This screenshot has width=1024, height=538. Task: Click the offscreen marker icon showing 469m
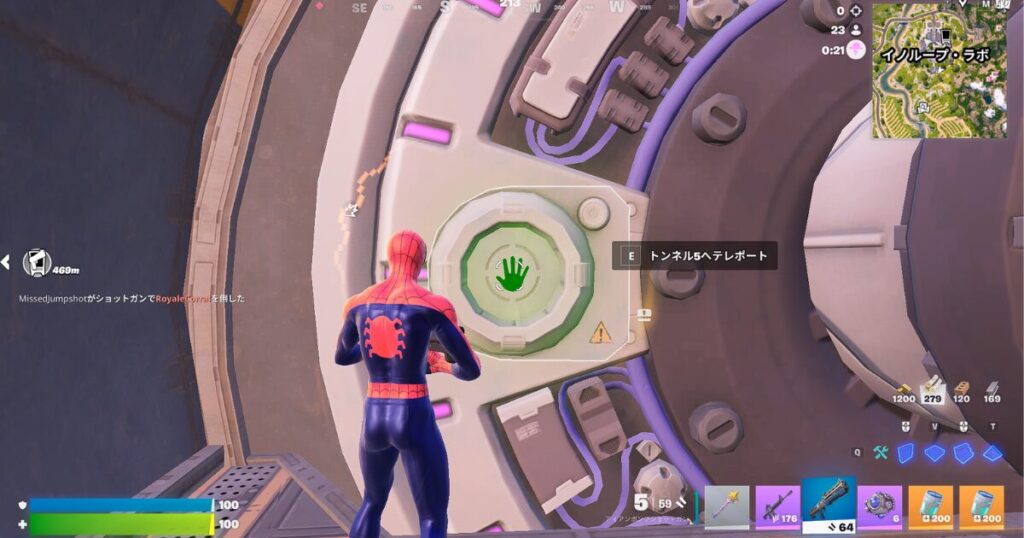[37, 263]
